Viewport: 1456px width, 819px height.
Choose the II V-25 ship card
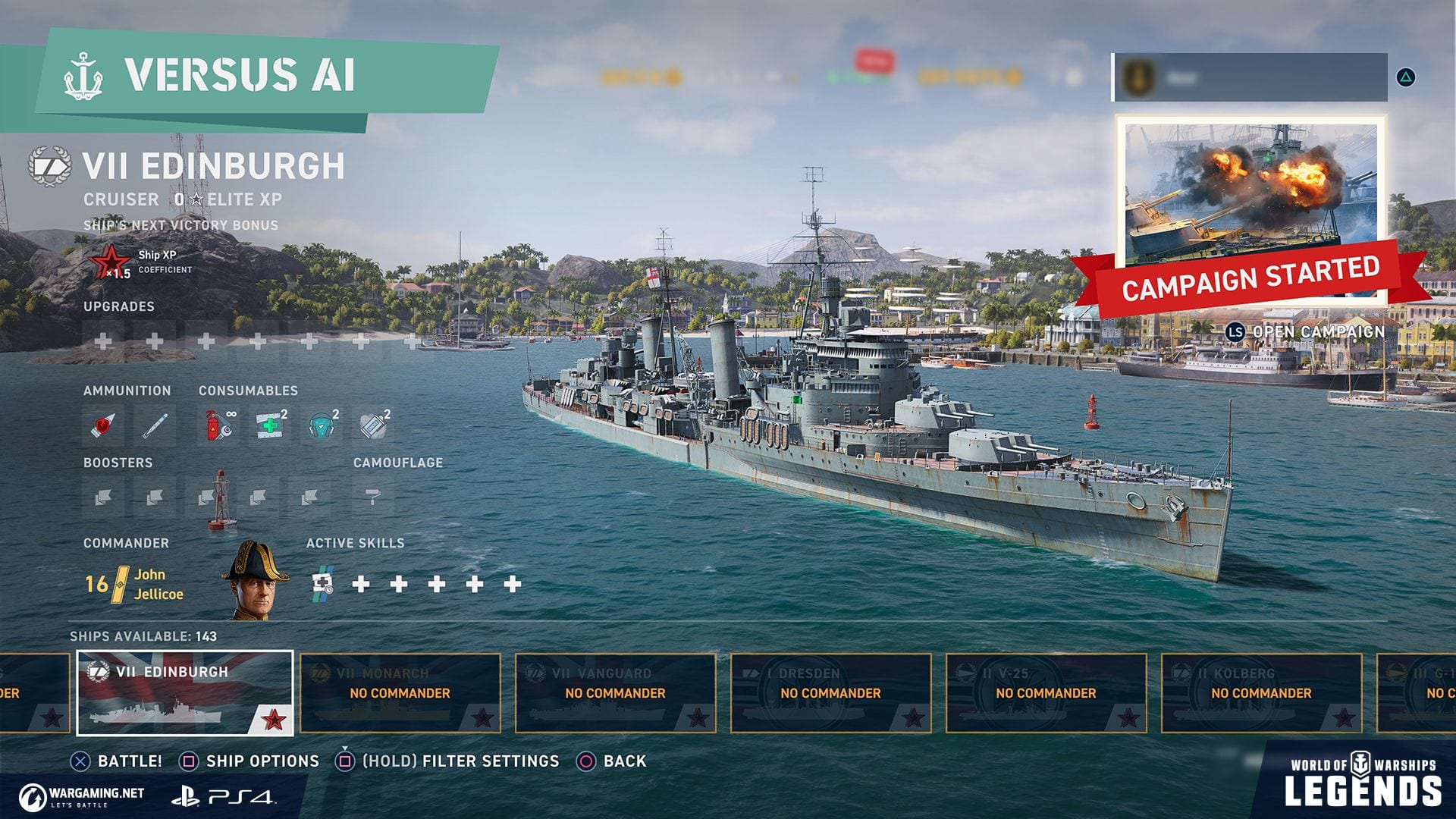(1046, 692)
